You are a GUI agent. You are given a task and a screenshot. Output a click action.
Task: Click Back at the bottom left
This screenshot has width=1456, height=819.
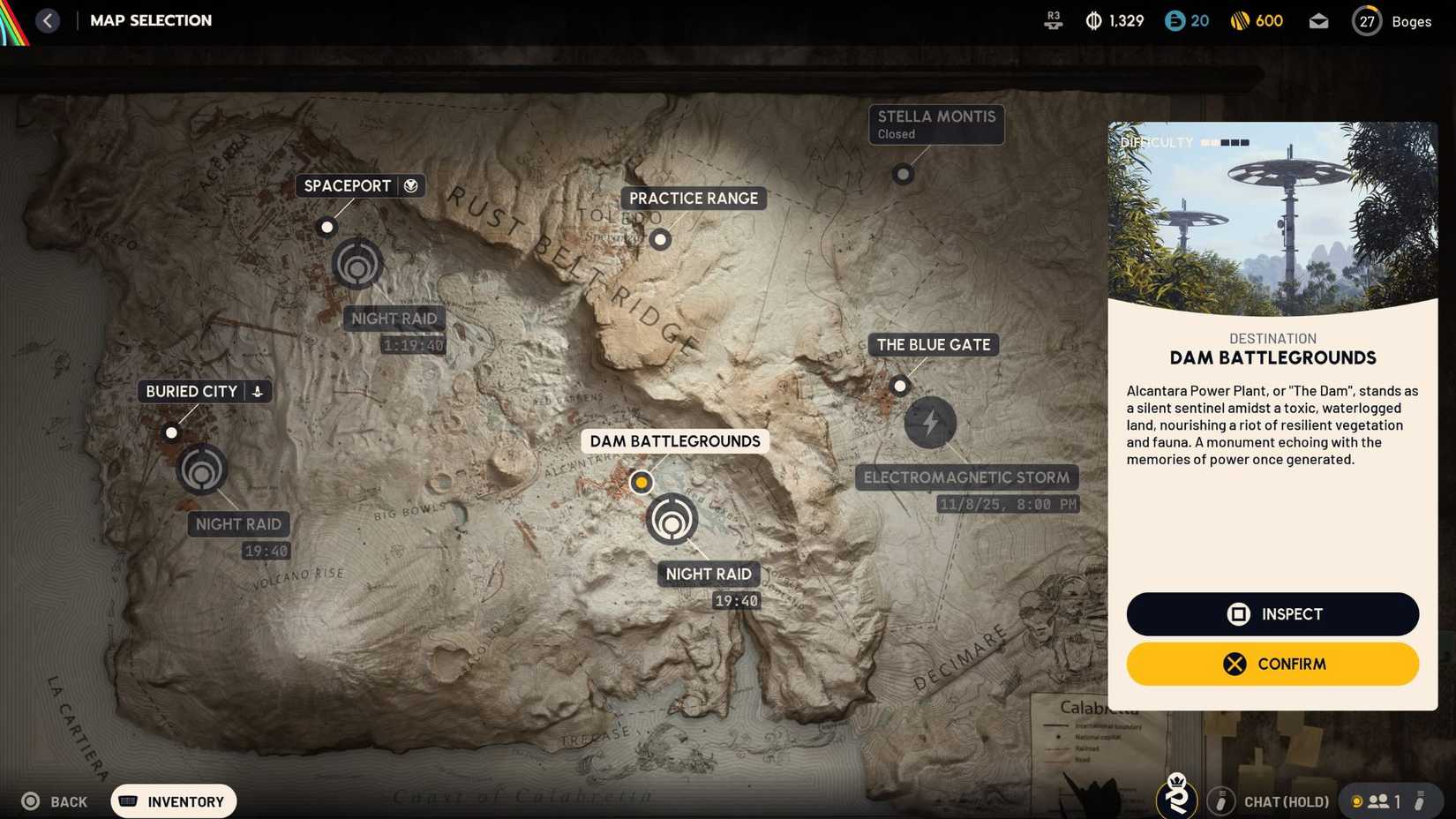click(x=55, y=801)
